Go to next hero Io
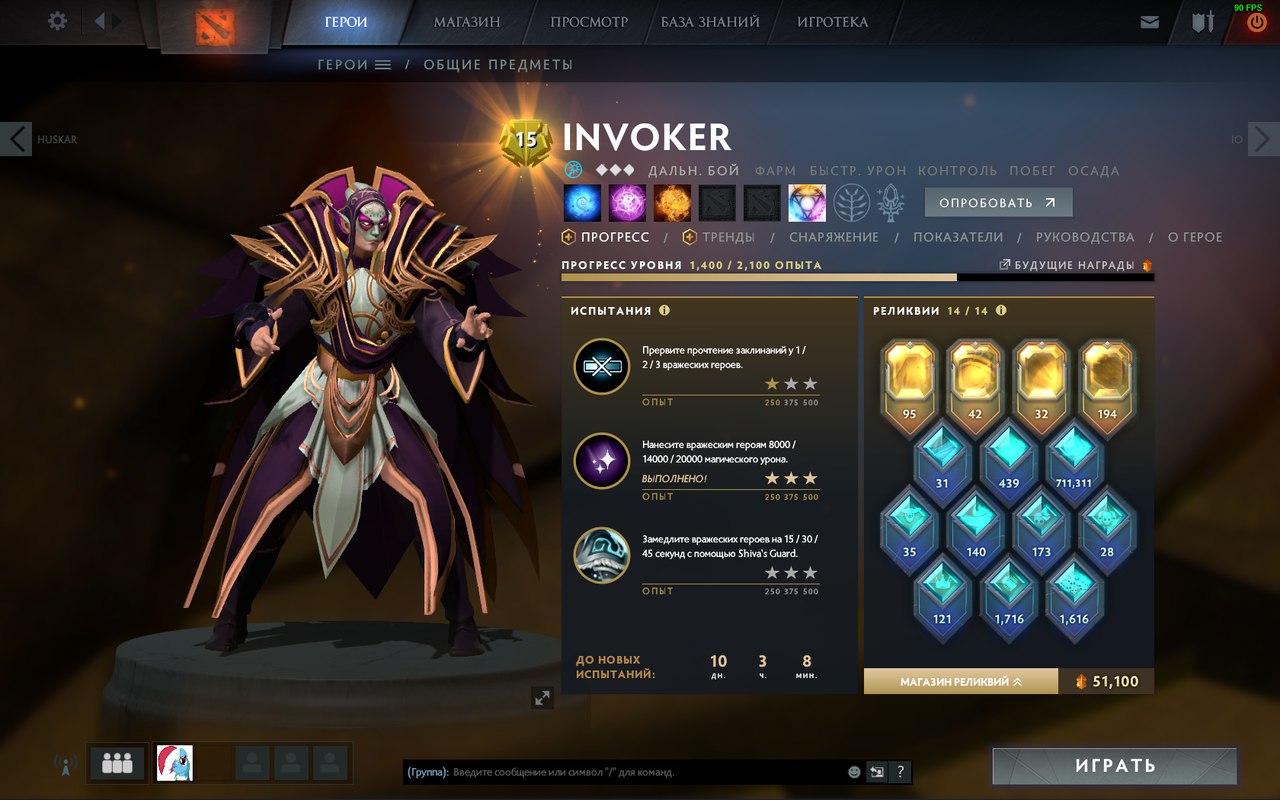The height and width of the screenshot is (800, 1280). (x=1262, y=139)
